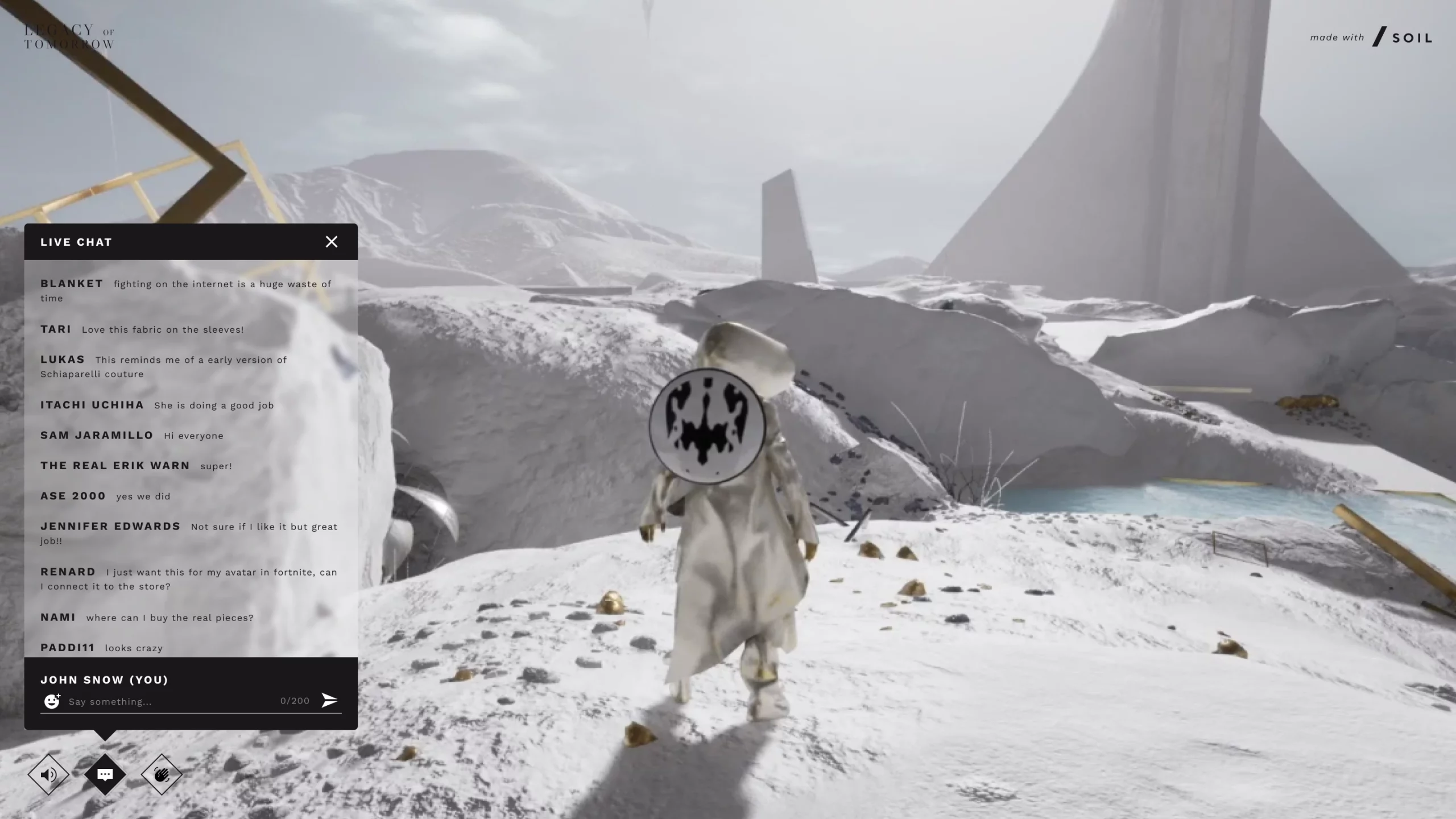Toggle the chat bubble diamond button

(x=105, y=774)
